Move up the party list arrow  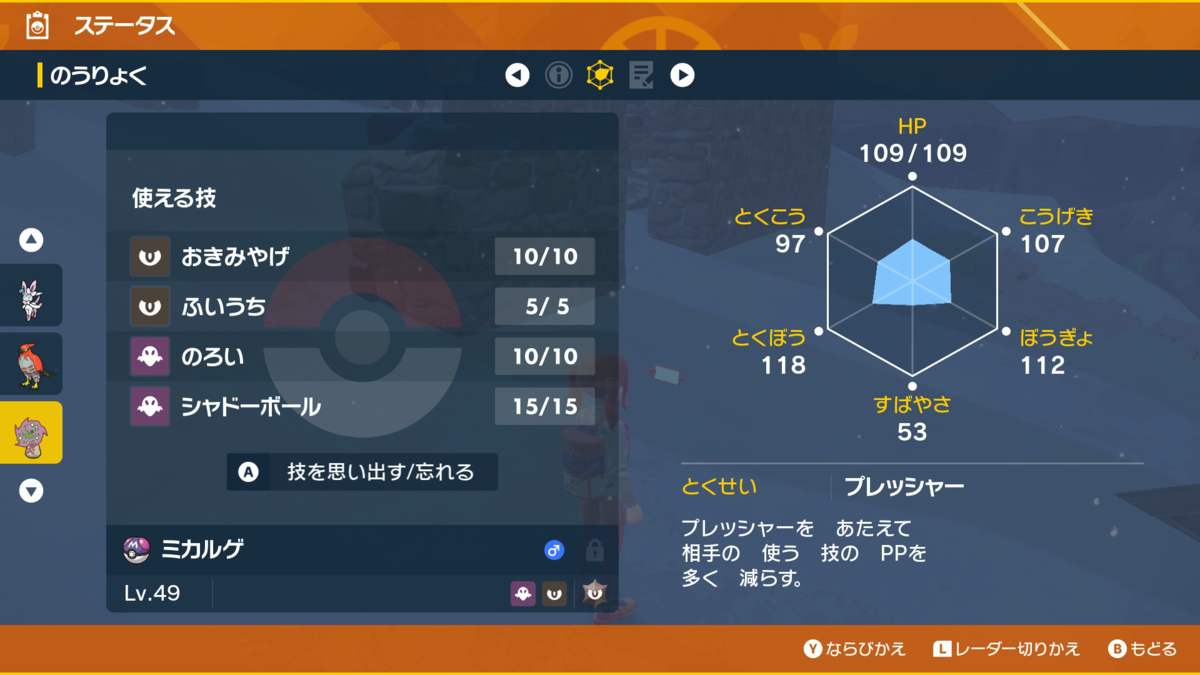(x=31, y=240)
